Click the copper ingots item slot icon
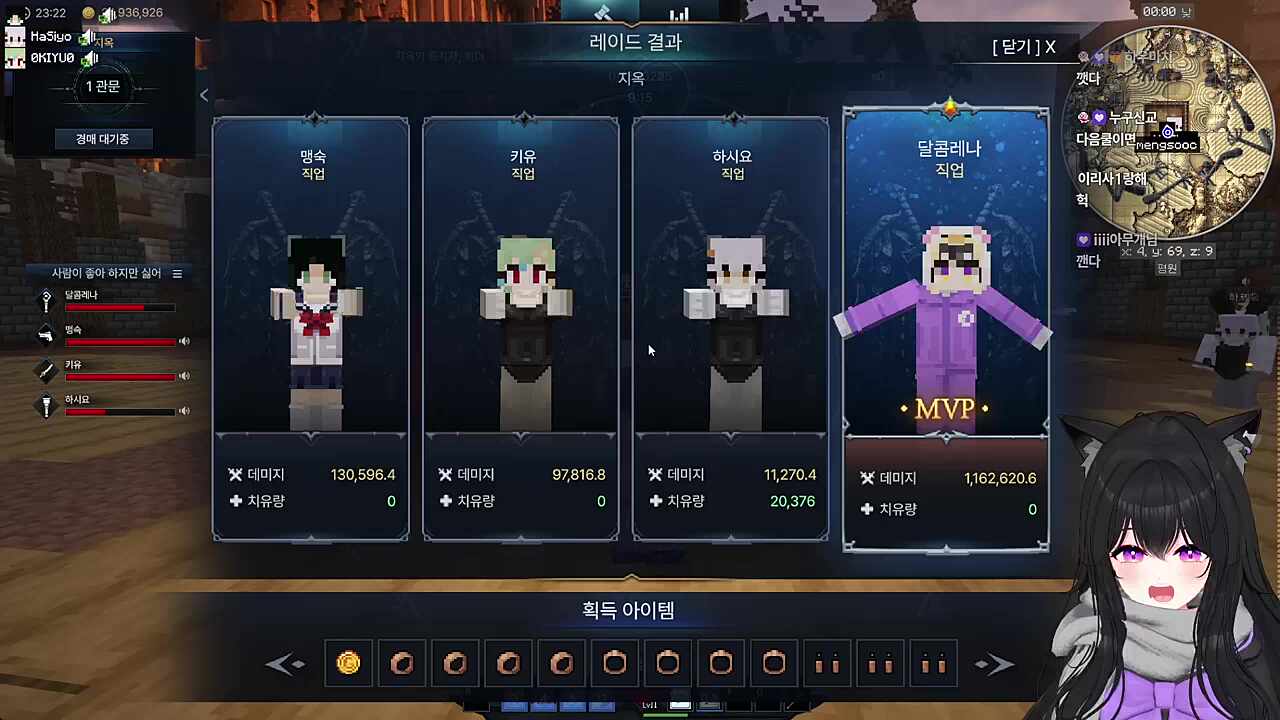The height and width of the screenshot is (720, 1280). [x=827, y=663]
